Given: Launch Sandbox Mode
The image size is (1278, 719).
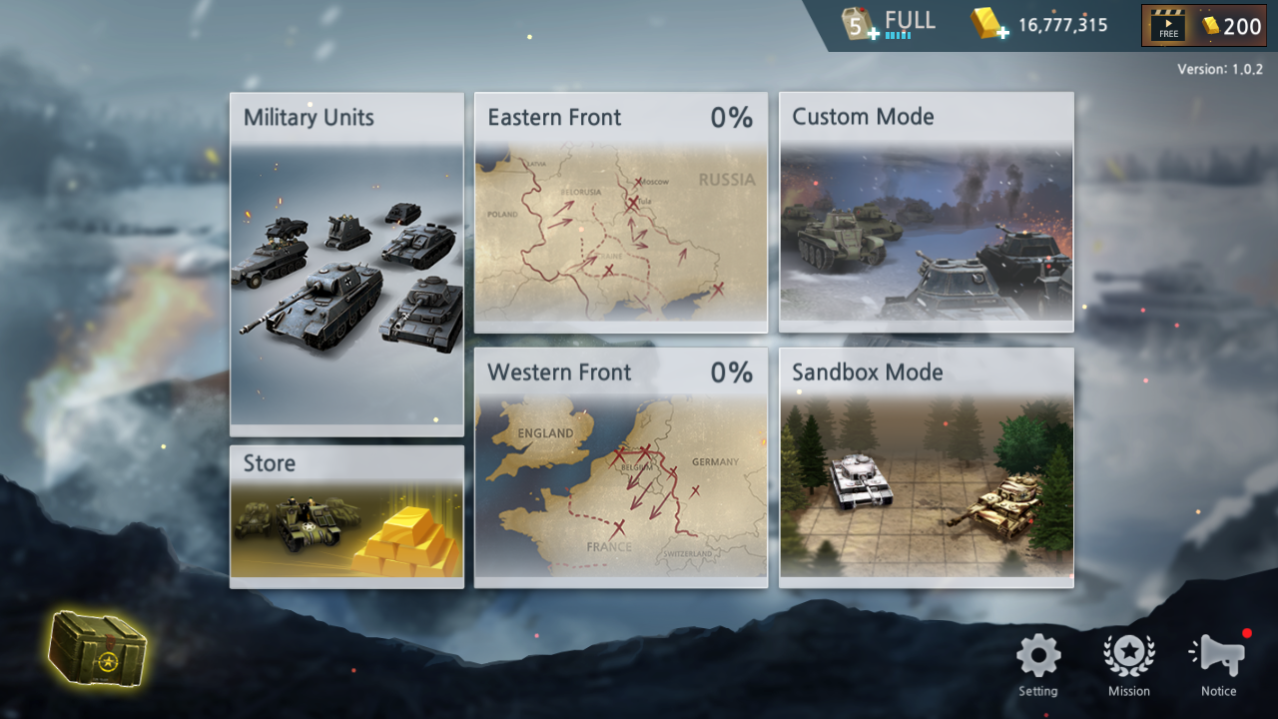Looking at the screenshot, I should click(926, 467).
